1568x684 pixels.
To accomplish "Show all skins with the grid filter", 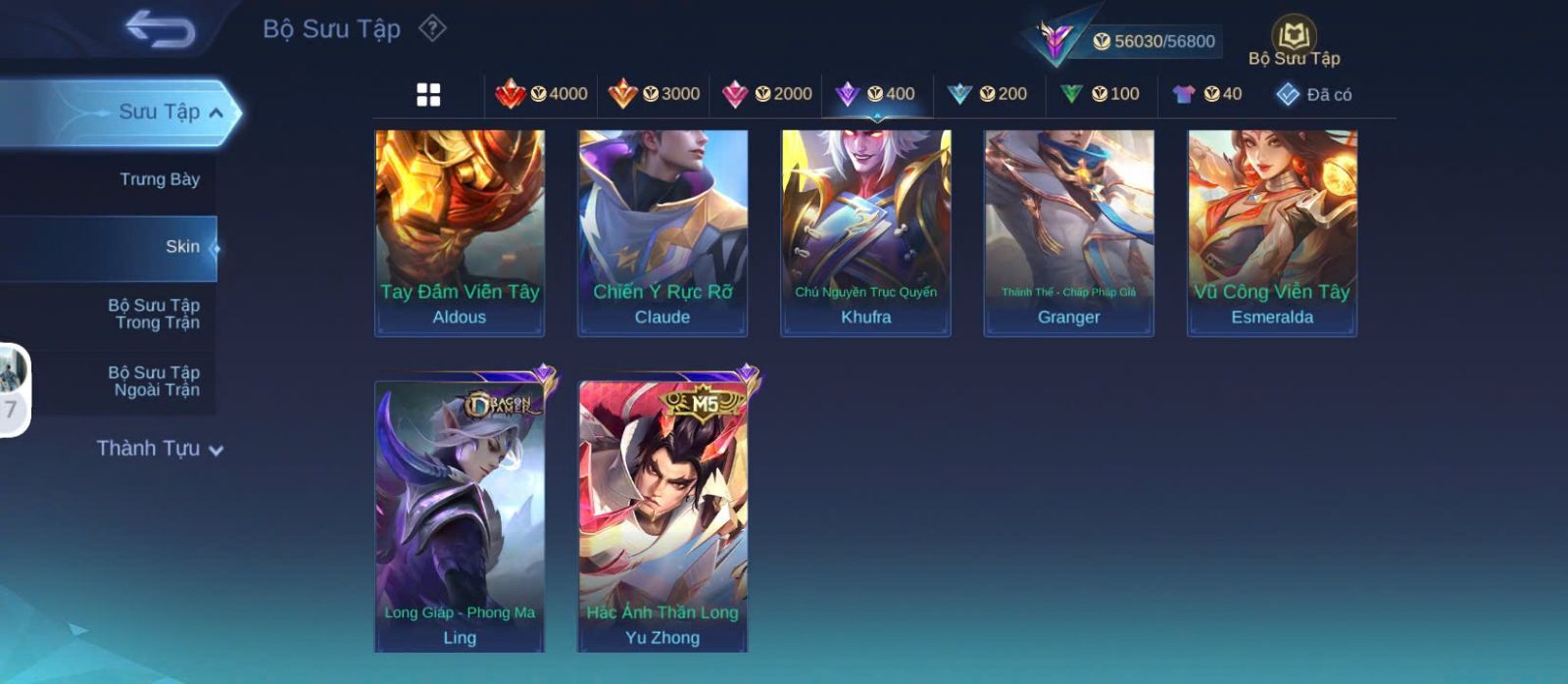I will point(428,94).
